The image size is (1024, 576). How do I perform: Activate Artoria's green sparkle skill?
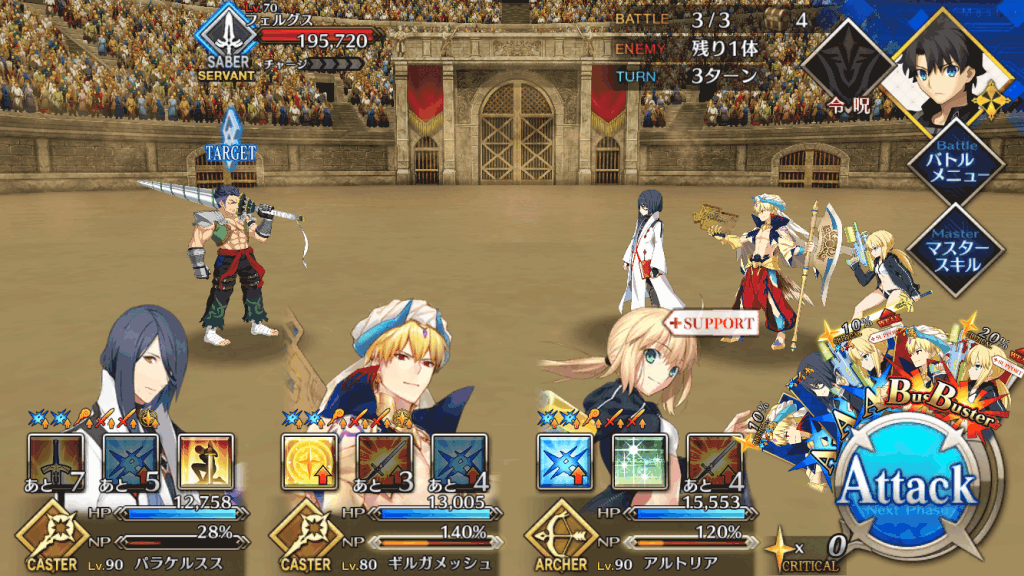pos(639,461)
